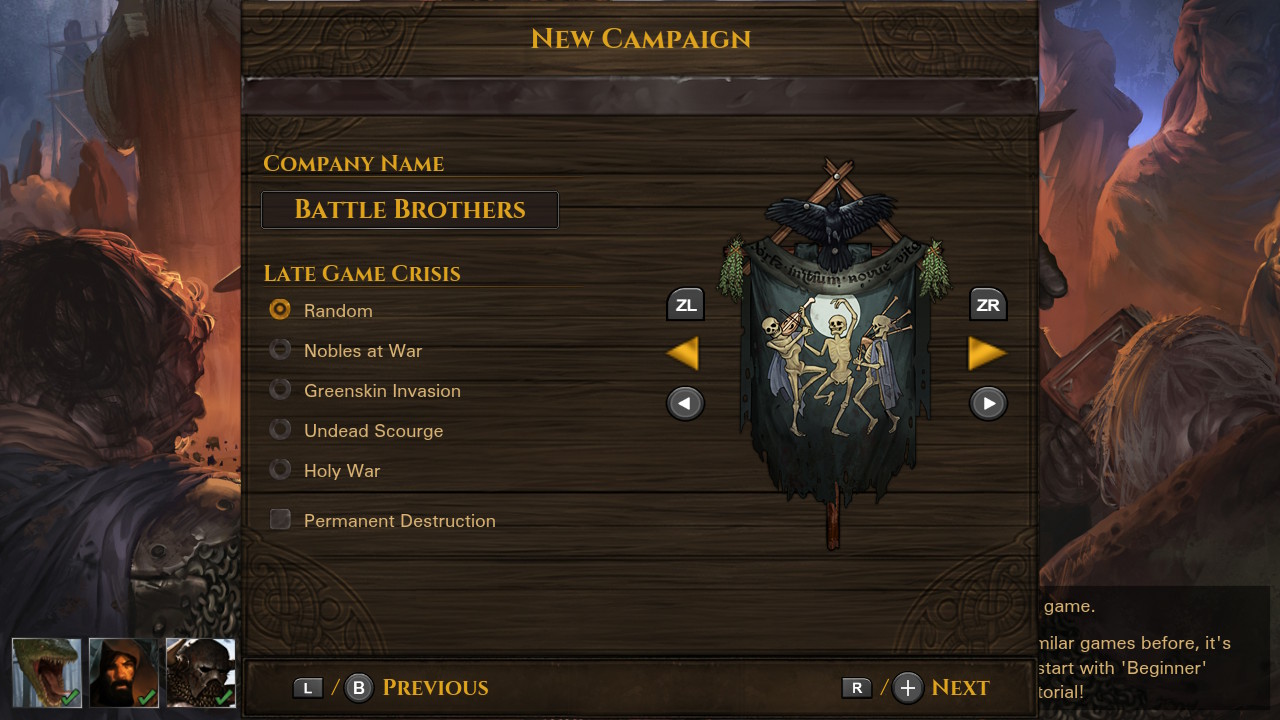Click the Next button
Viewport: 1280px width, 720px height.
point(961,687)
